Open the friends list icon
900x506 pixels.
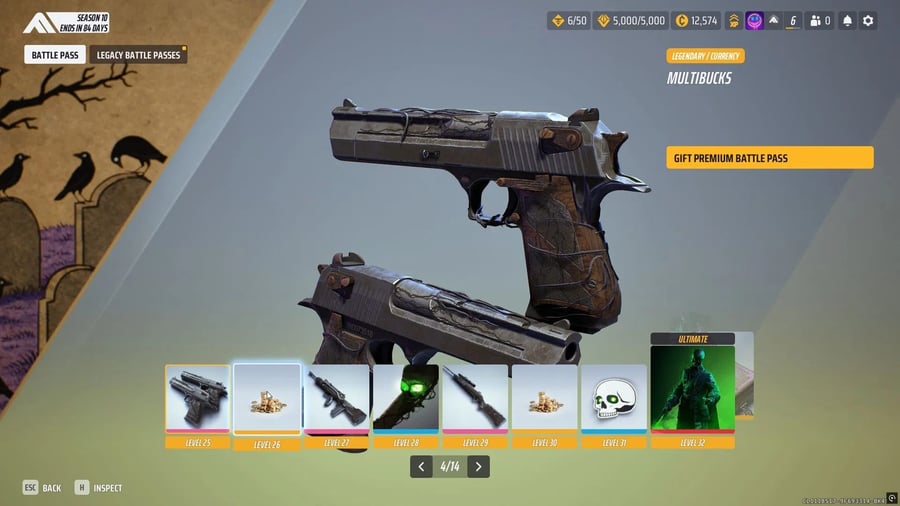(820, 20)
